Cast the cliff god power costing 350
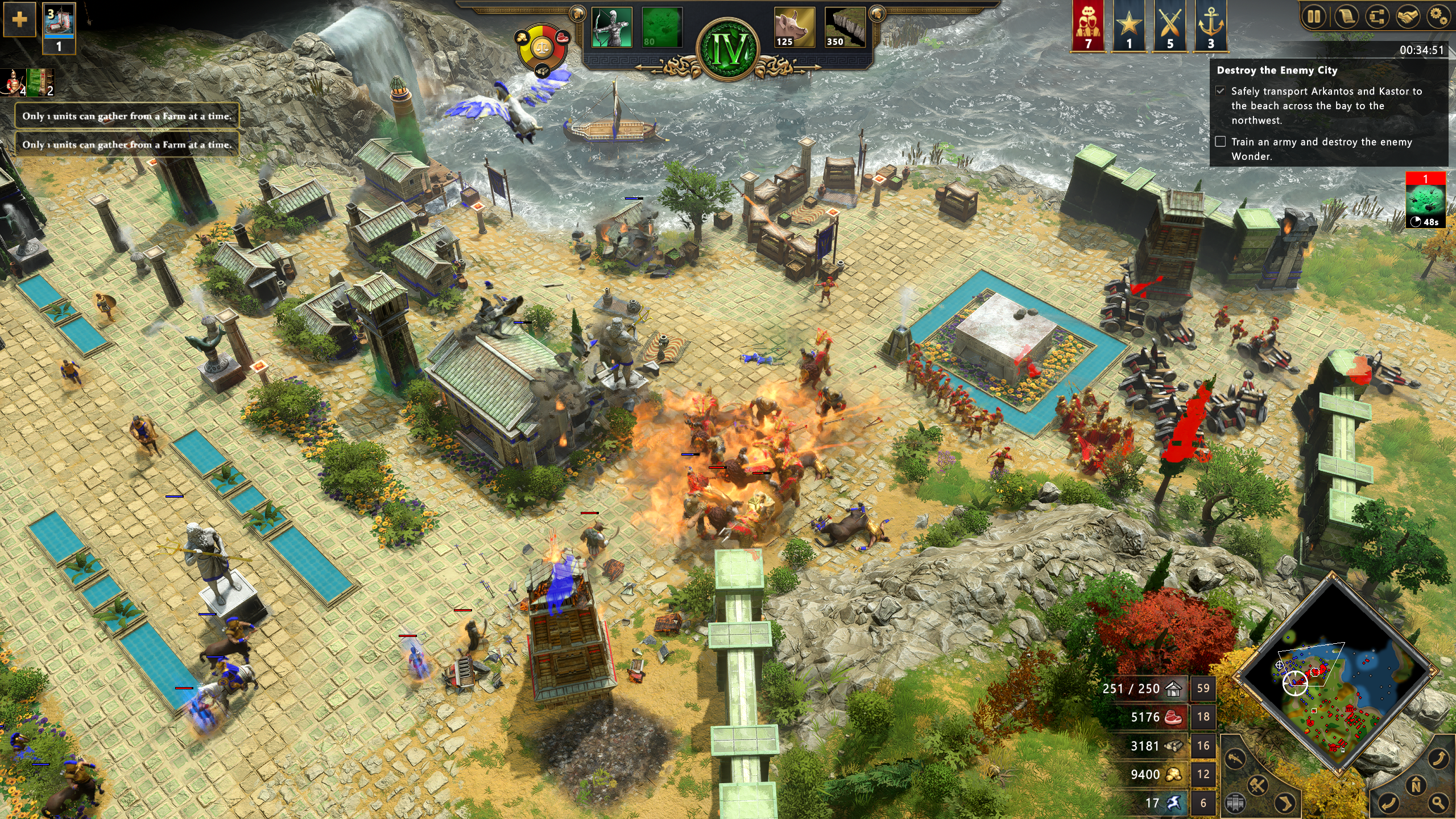The height and width of the screenshot is (819, 1456). 844,27
